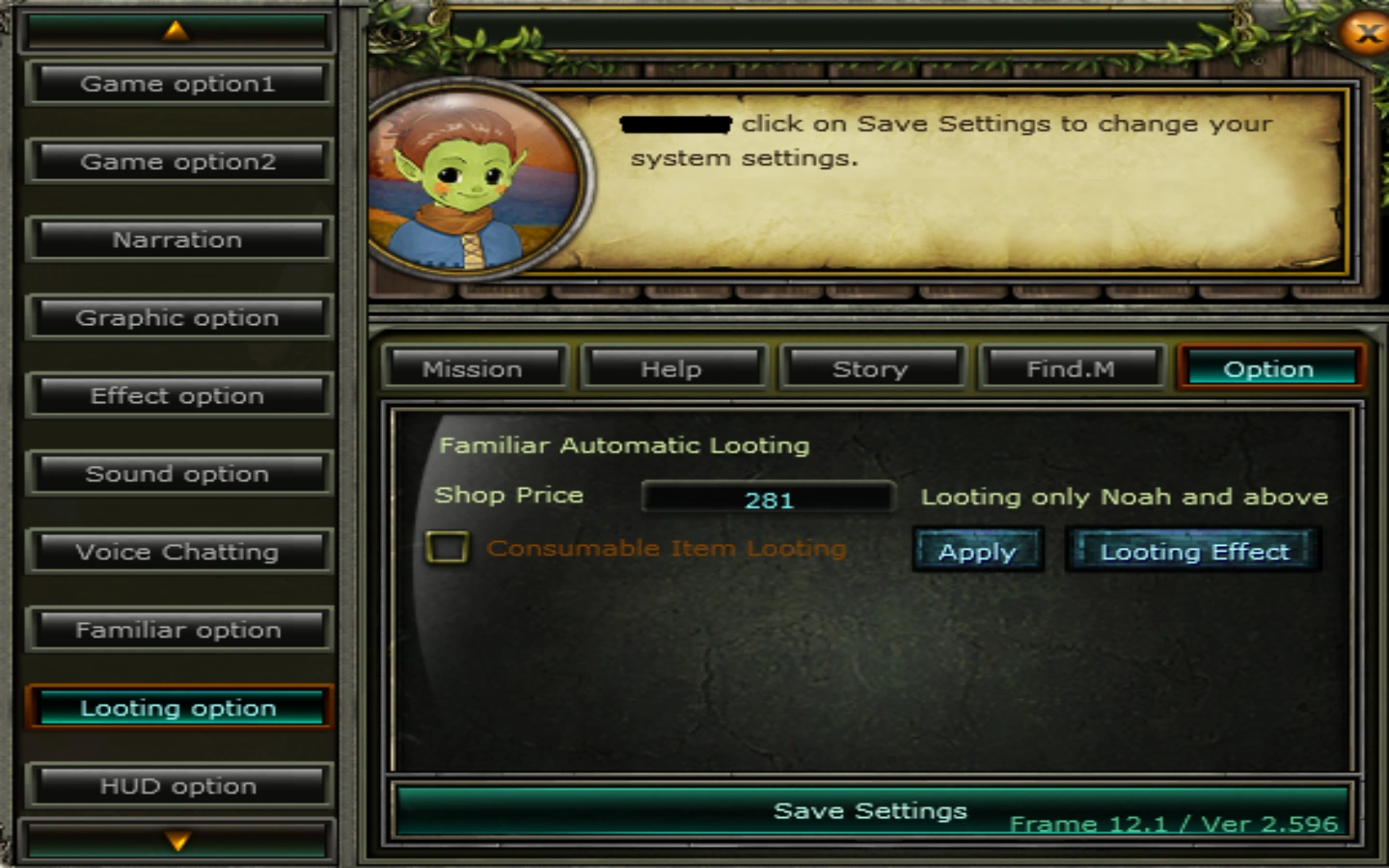
Task: Open Voice Chatting settings
Action: point(179,552)
